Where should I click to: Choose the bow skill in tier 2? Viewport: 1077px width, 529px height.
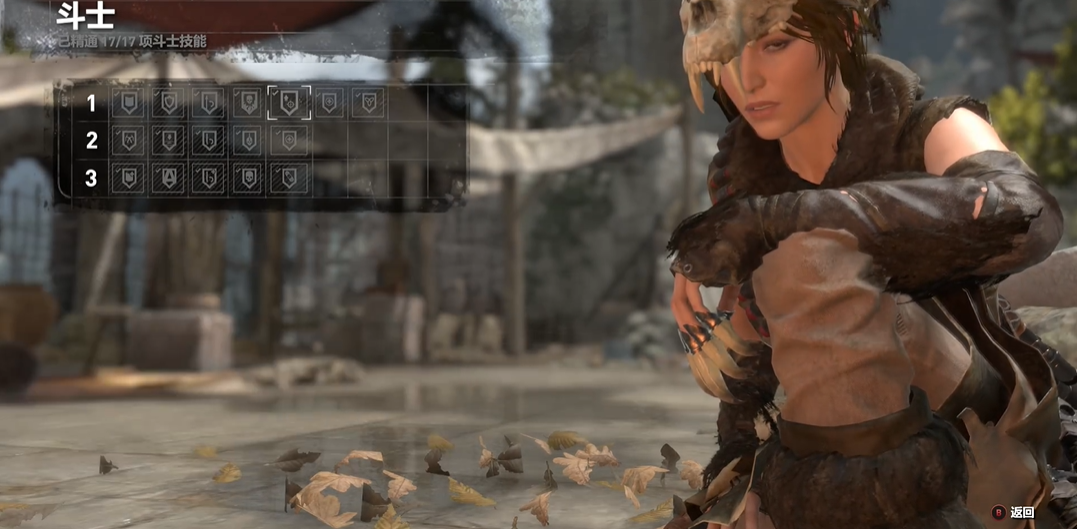208,140
